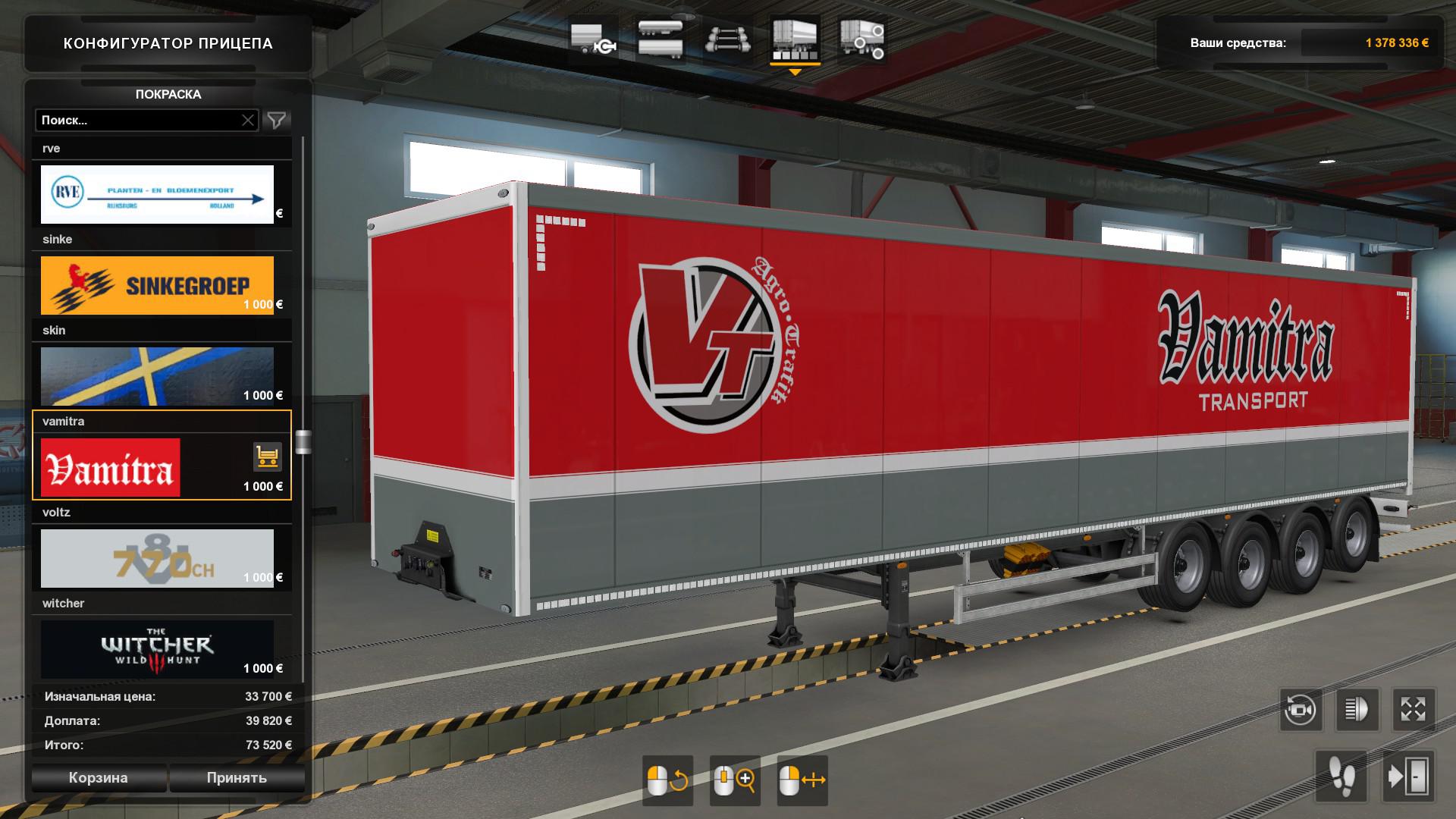Open the trailer body type tab

tap(661, 39)
